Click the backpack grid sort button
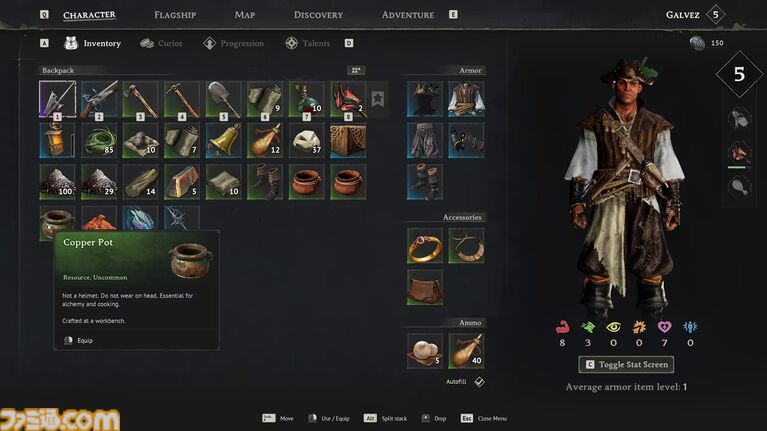Screen dimensions: 767x431 click(356, 71)
